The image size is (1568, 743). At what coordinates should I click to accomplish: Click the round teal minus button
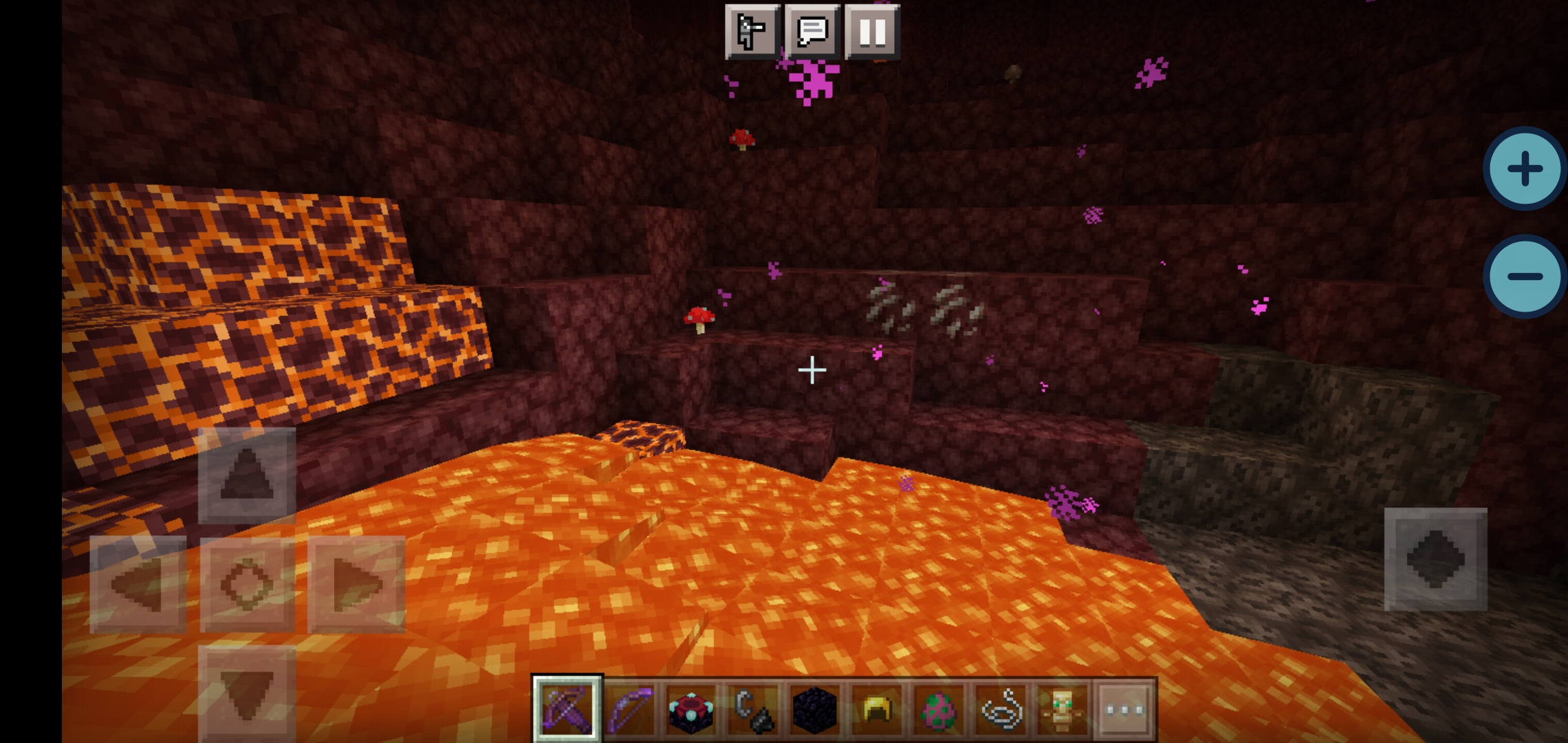pos(1525,277)
